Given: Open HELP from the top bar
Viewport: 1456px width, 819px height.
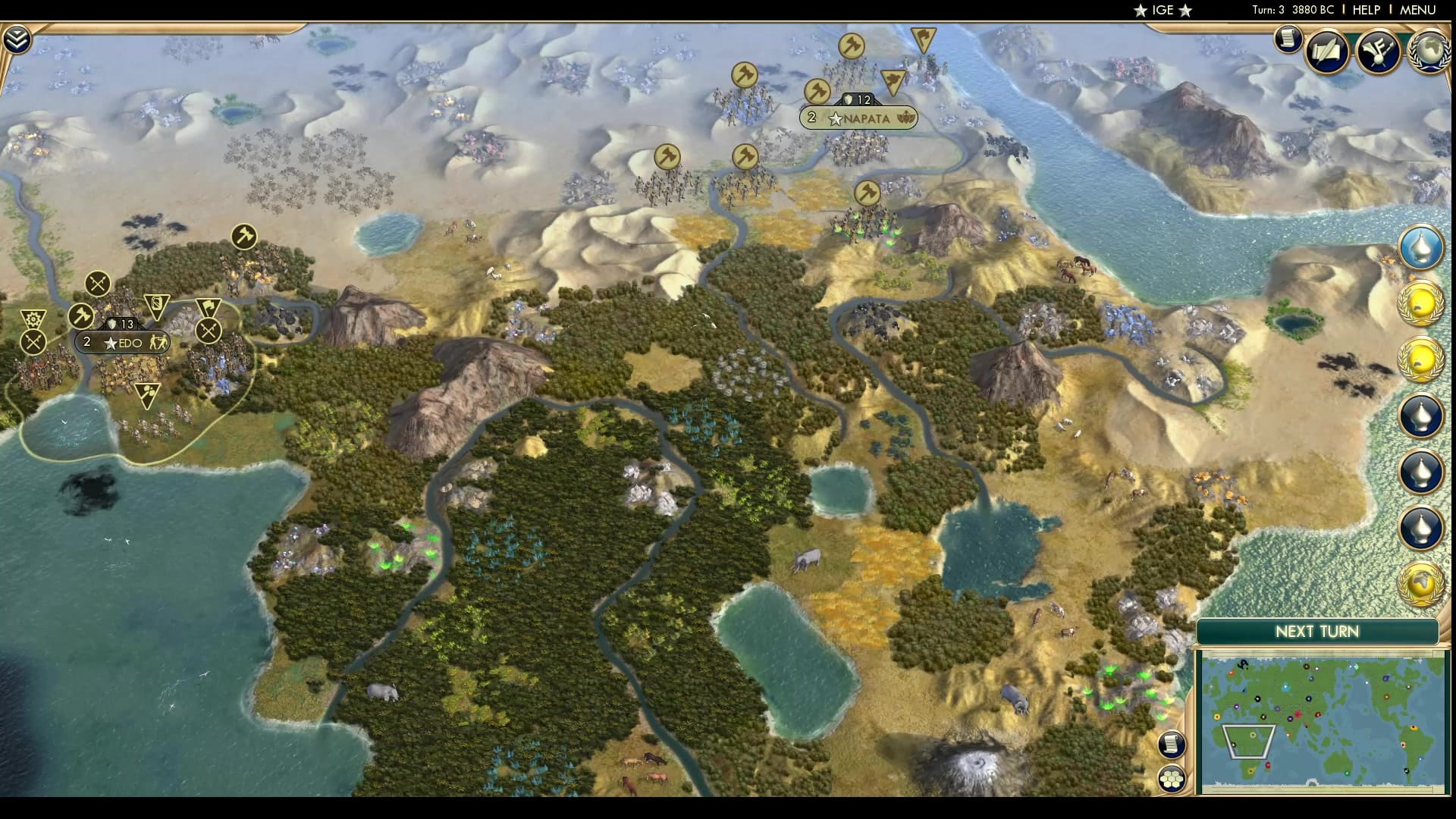Looking at the screenshot, I should pyautogui.click(x=1366, y=11).
